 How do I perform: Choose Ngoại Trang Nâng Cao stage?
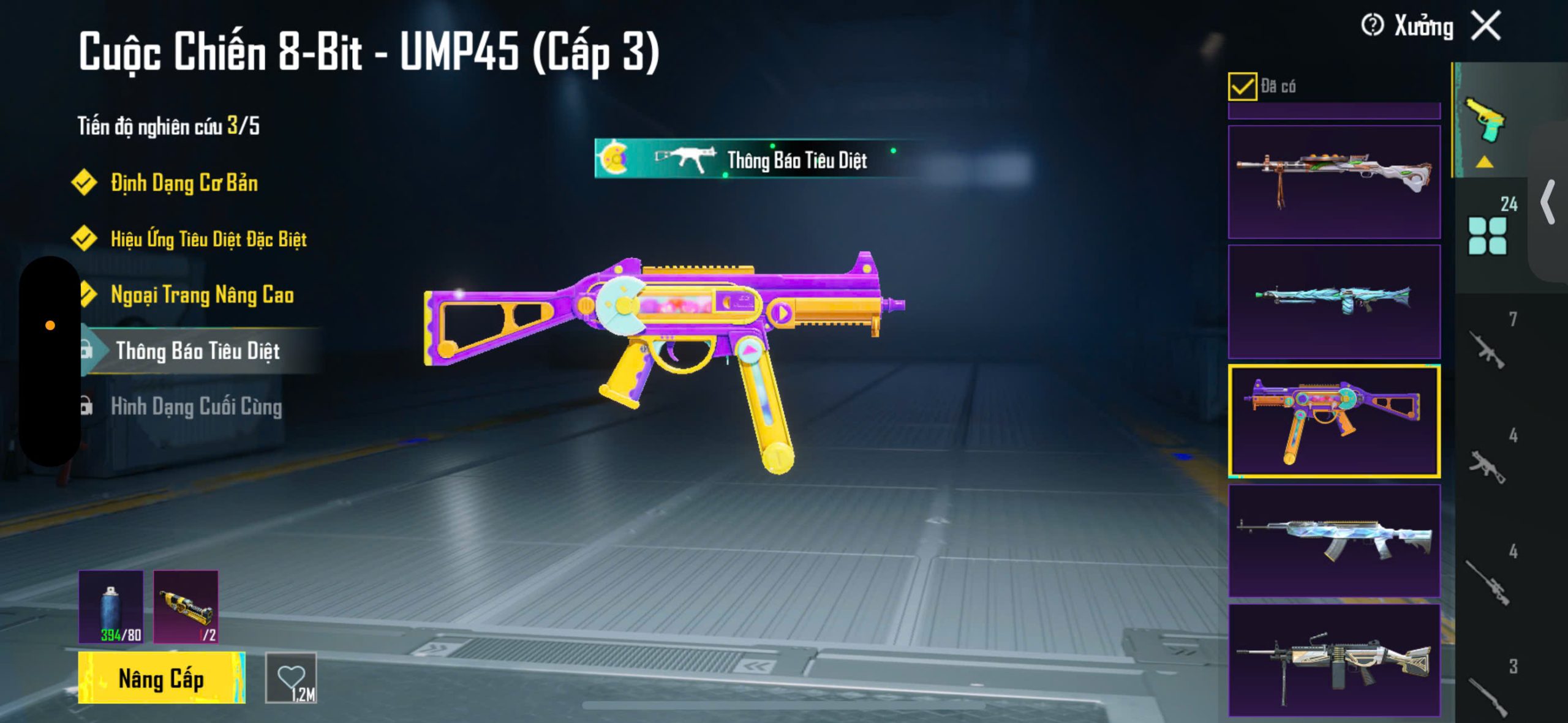click(202, 295)
